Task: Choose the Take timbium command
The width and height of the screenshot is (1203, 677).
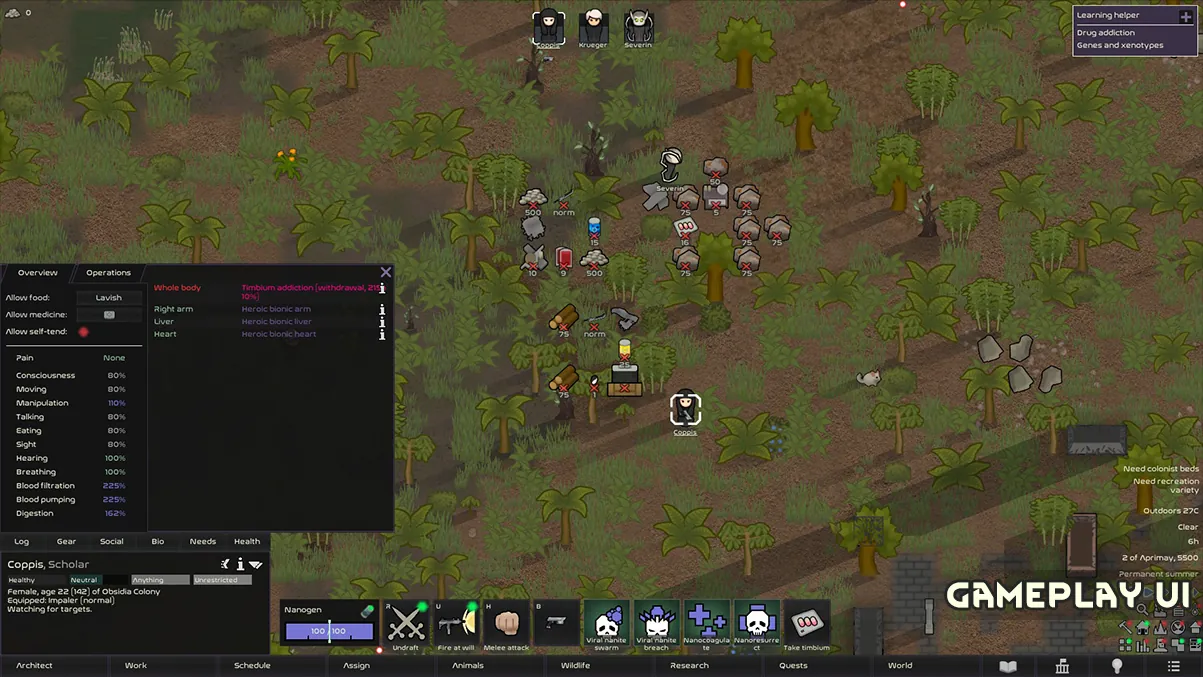Action: click(x=806, y=625)
